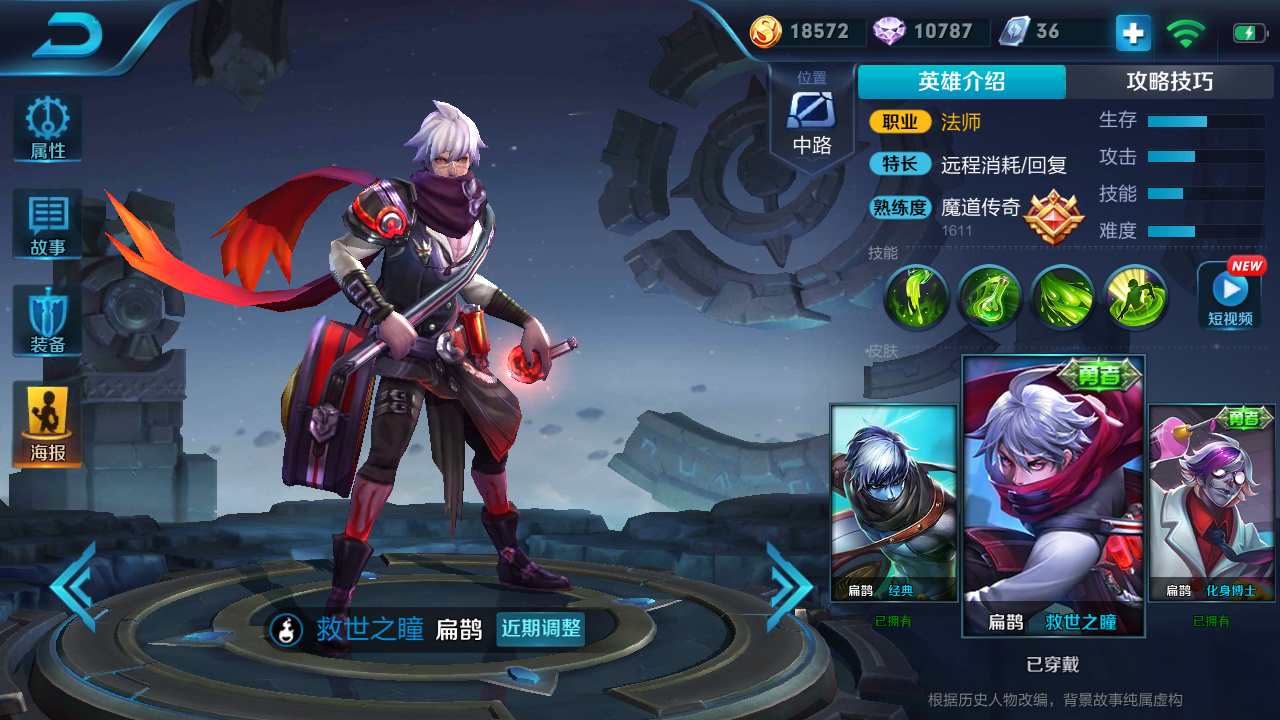Tap the blue + recharge button
1280x720 pixels.
[1131, 32]
